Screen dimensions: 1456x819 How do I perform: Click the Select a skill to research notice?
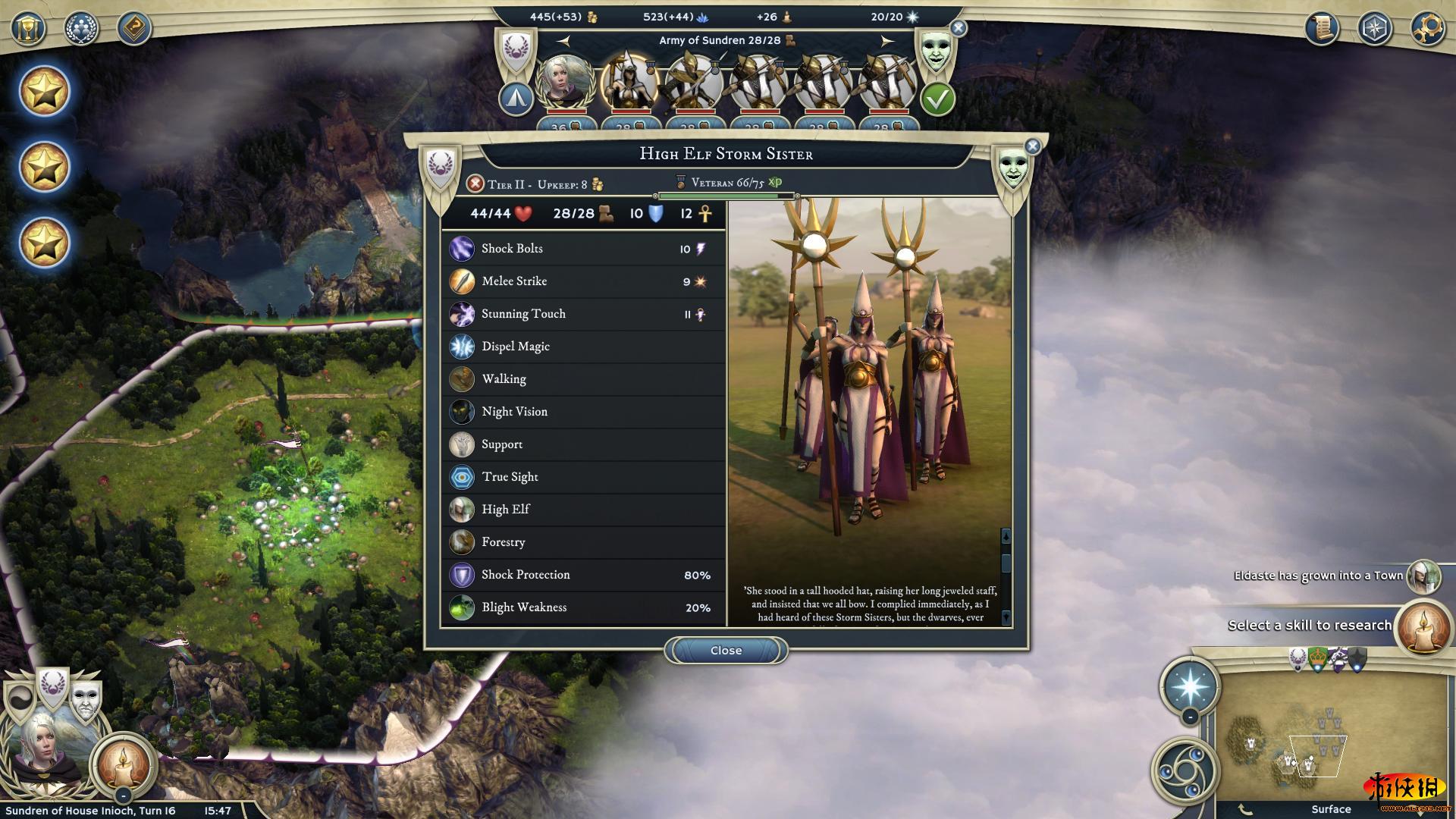coord(1309,626)
